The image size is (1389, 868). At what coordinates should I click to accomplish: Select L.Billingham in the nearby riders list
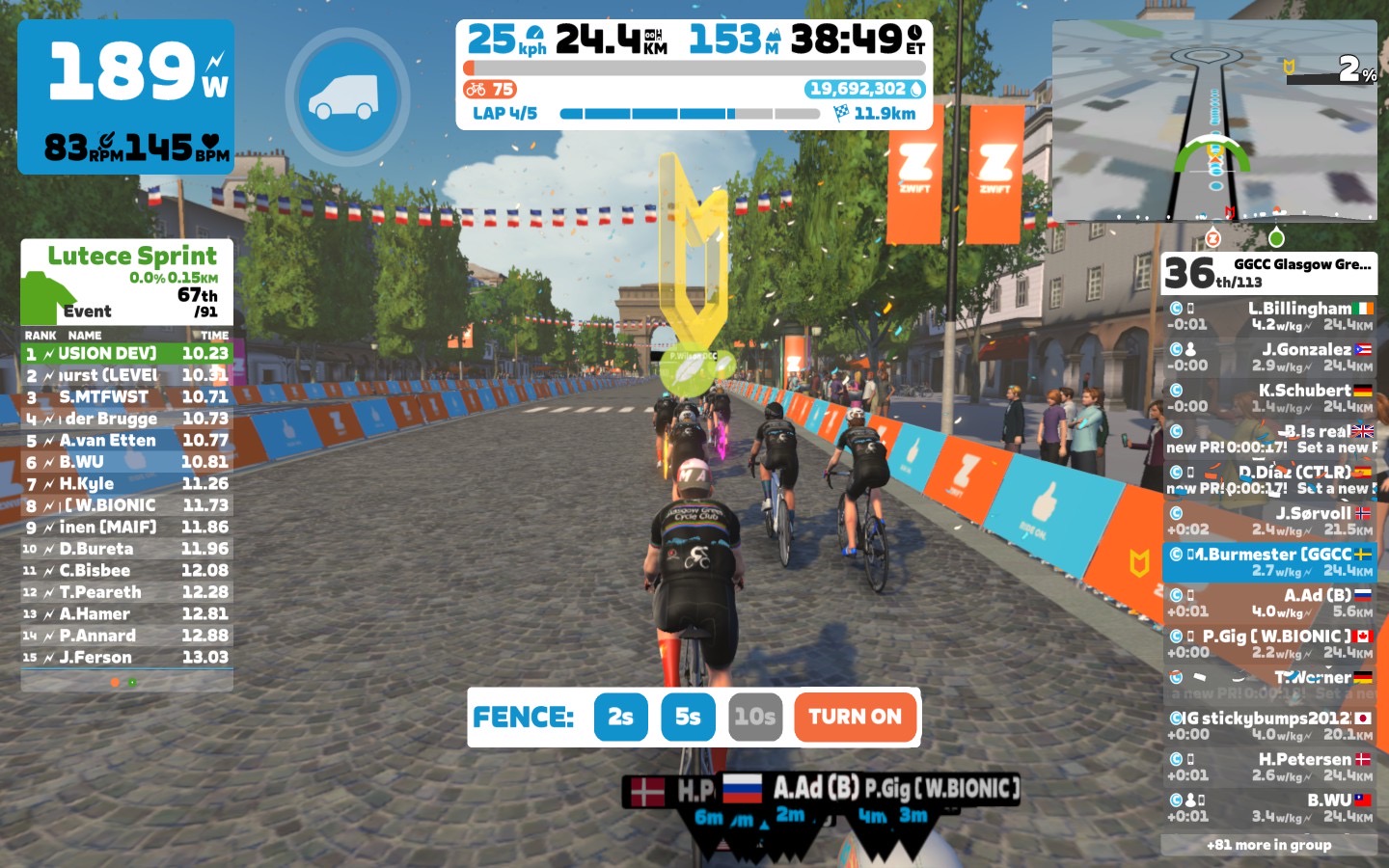(1269, 316)
